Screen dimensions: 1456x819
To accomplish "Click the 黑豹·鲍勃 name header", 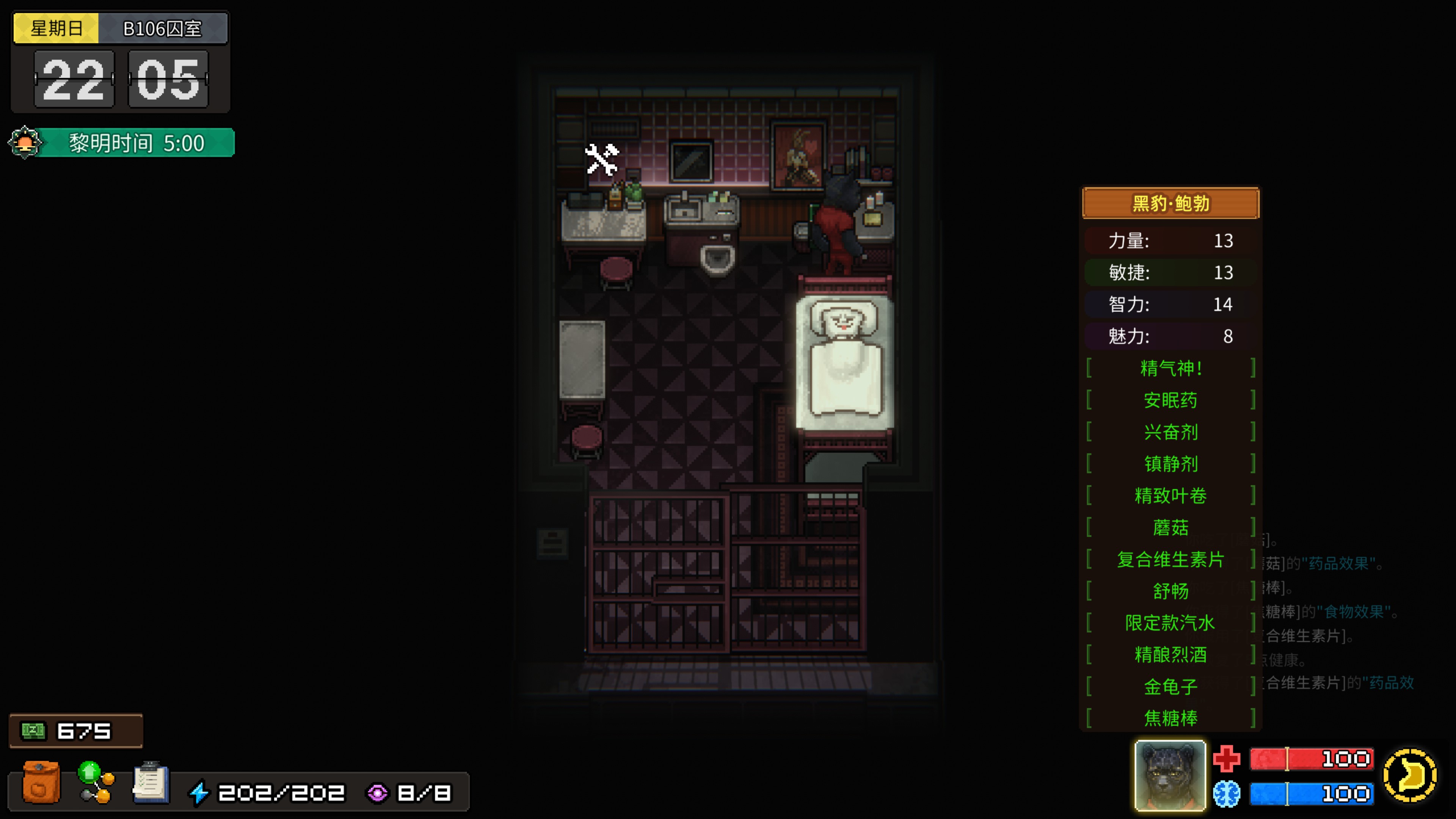I will pyautogui.click(x=1170, y=203).
